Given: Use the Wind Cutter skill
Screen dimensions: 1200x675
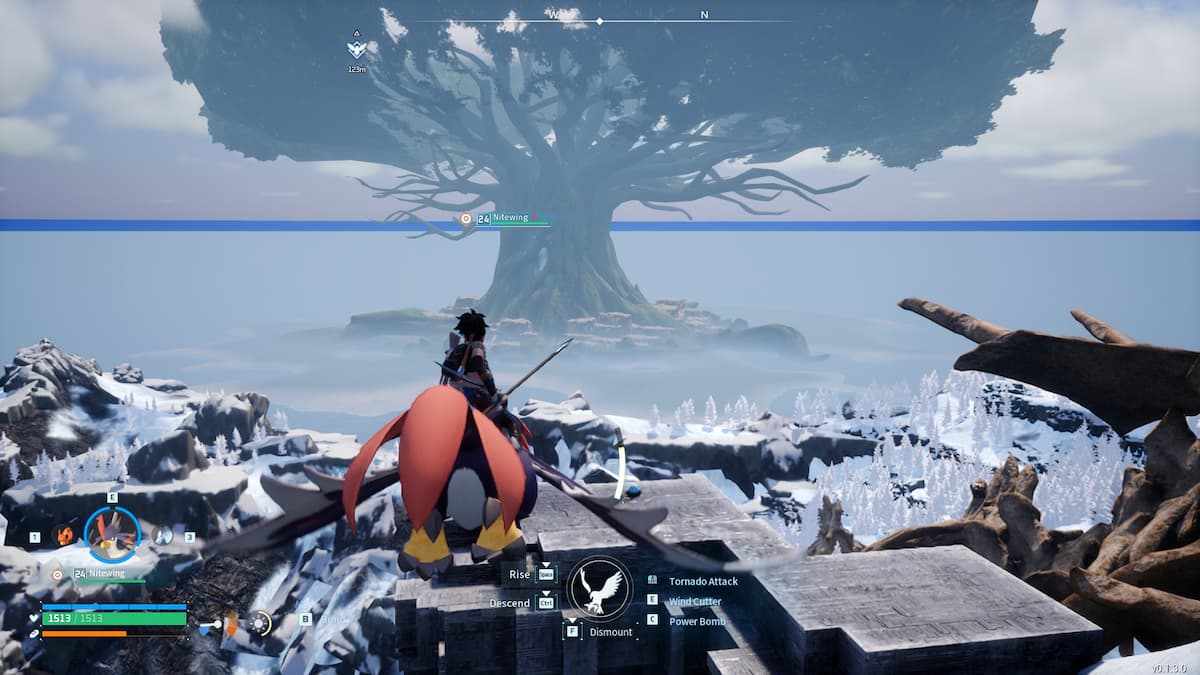Looking at the screenshot, I should pyautogui.click(x=694, y=601).
